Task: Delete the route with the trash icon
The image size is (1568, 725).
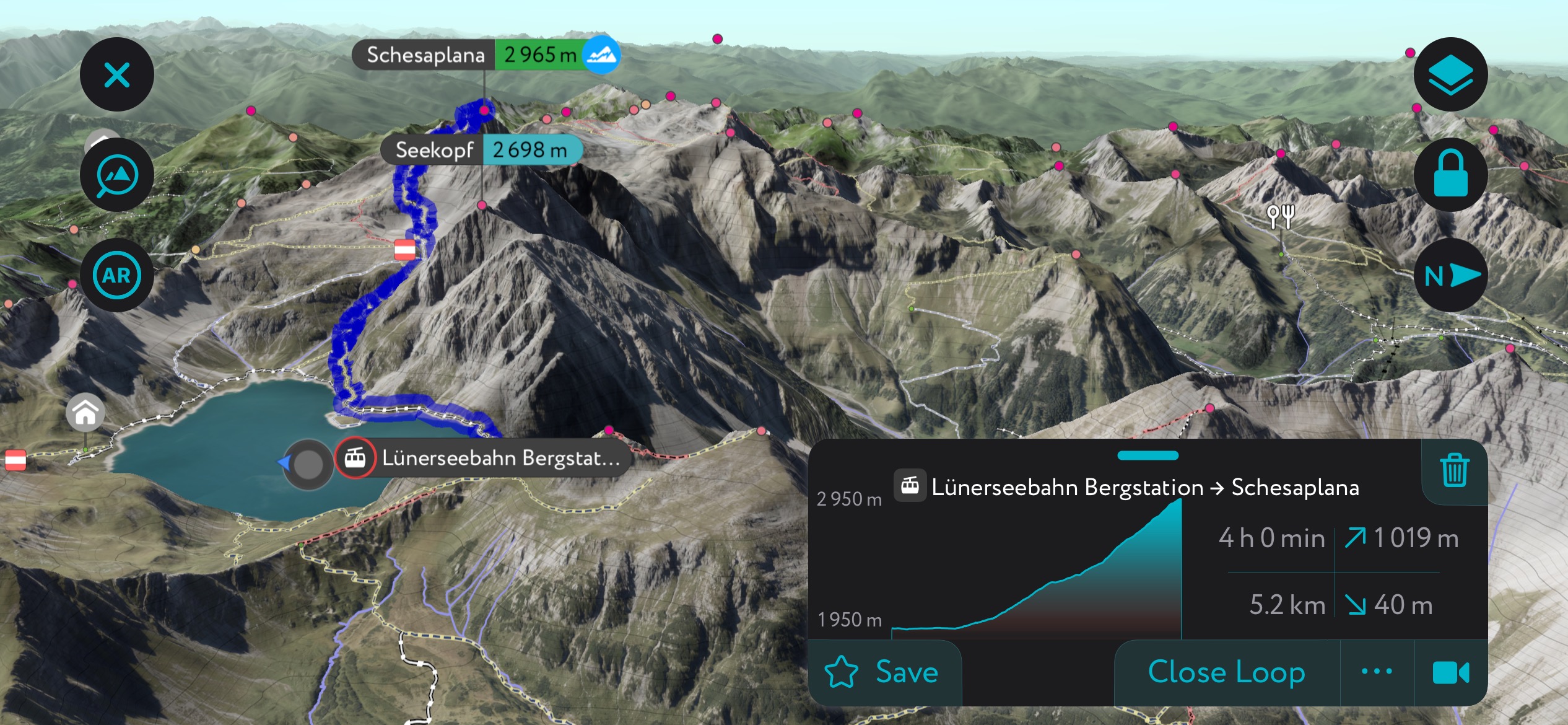Action: click(1454, 471)
